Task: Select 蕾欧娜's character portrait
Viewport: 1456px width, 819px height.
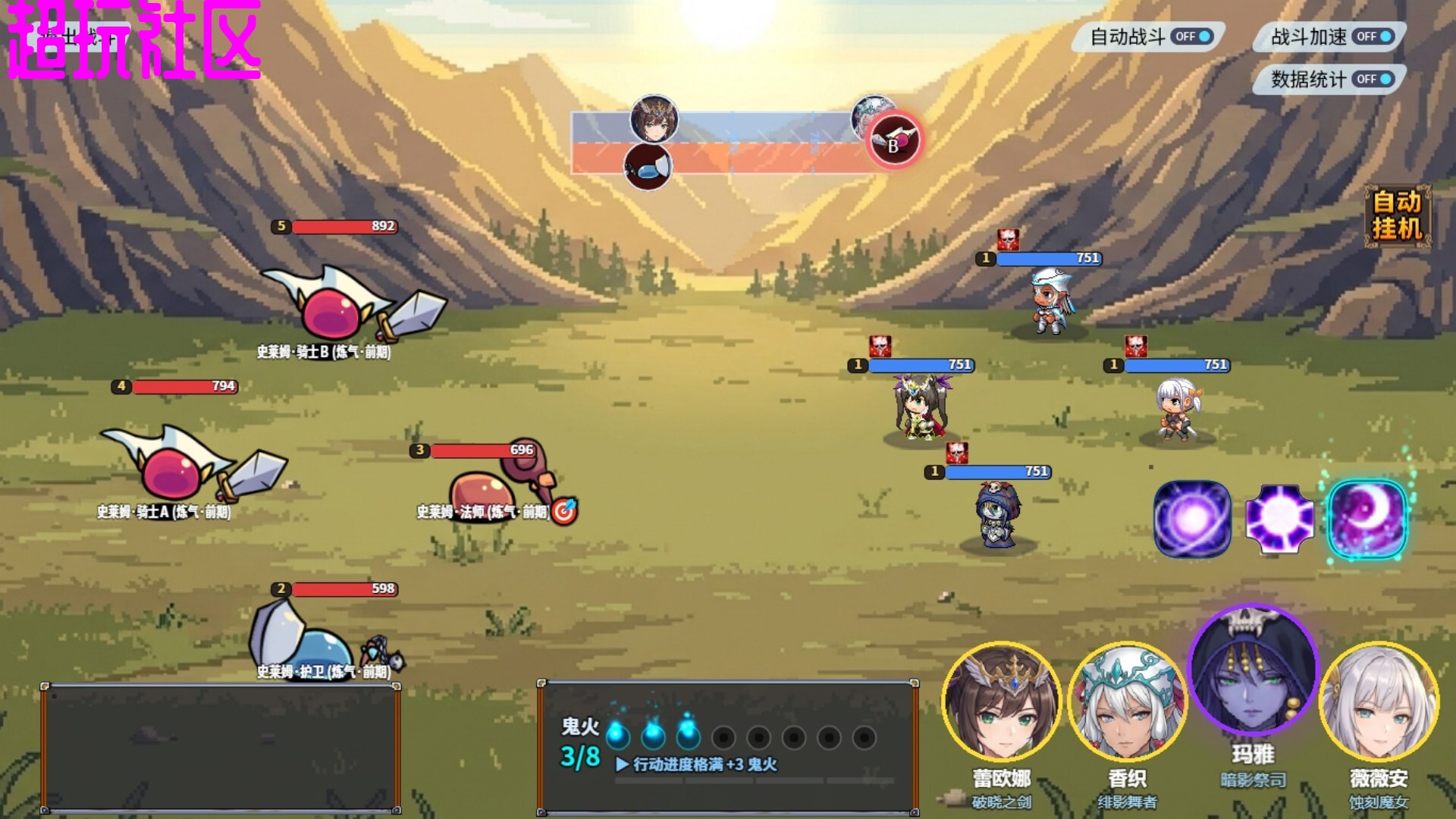Action: coord(1001,701)
